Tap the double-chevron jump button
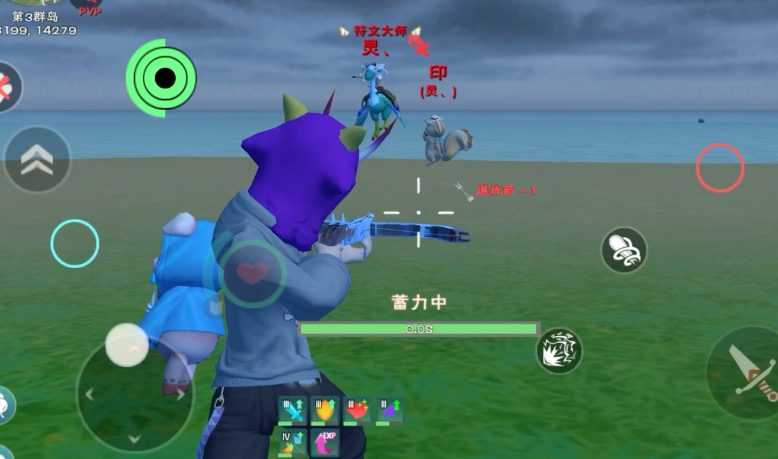 [x=37, y=160]
